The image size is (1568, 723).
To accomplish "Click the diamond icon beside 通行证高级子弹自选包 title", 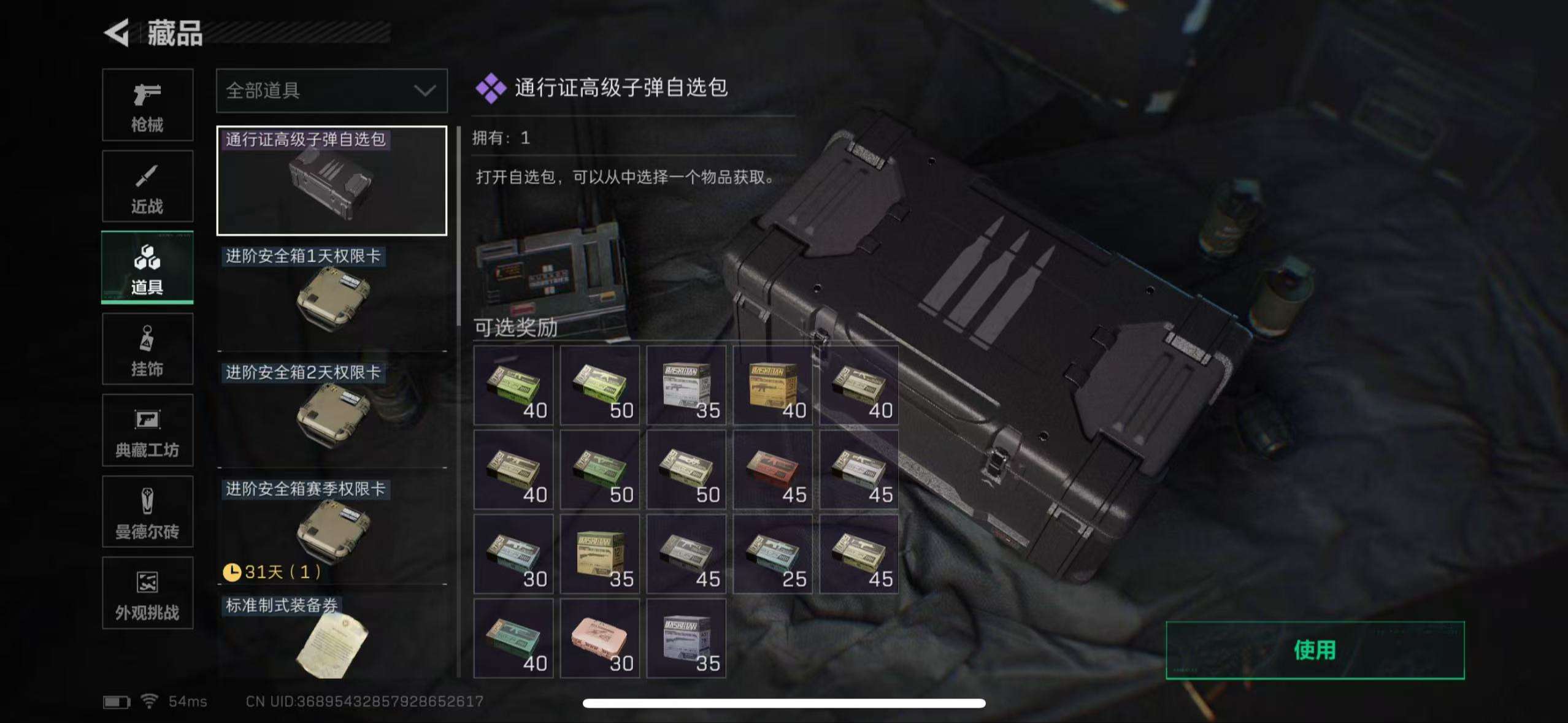I will click(x=490, y=88).
